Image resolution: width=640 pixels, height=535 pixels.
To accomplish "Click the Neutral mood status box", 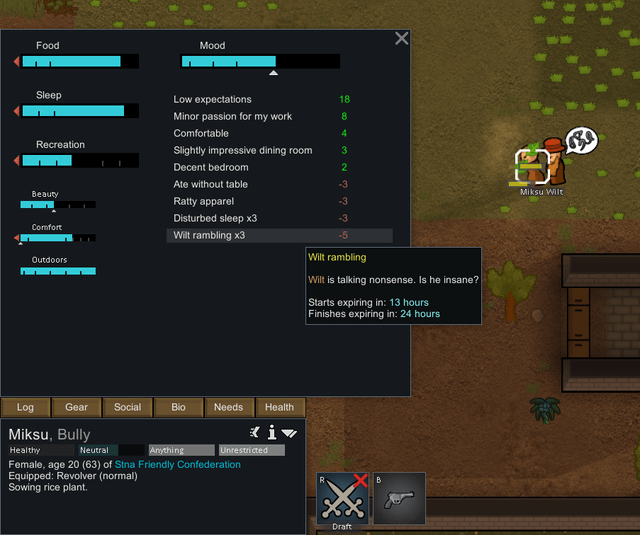I will coord(111,450).
